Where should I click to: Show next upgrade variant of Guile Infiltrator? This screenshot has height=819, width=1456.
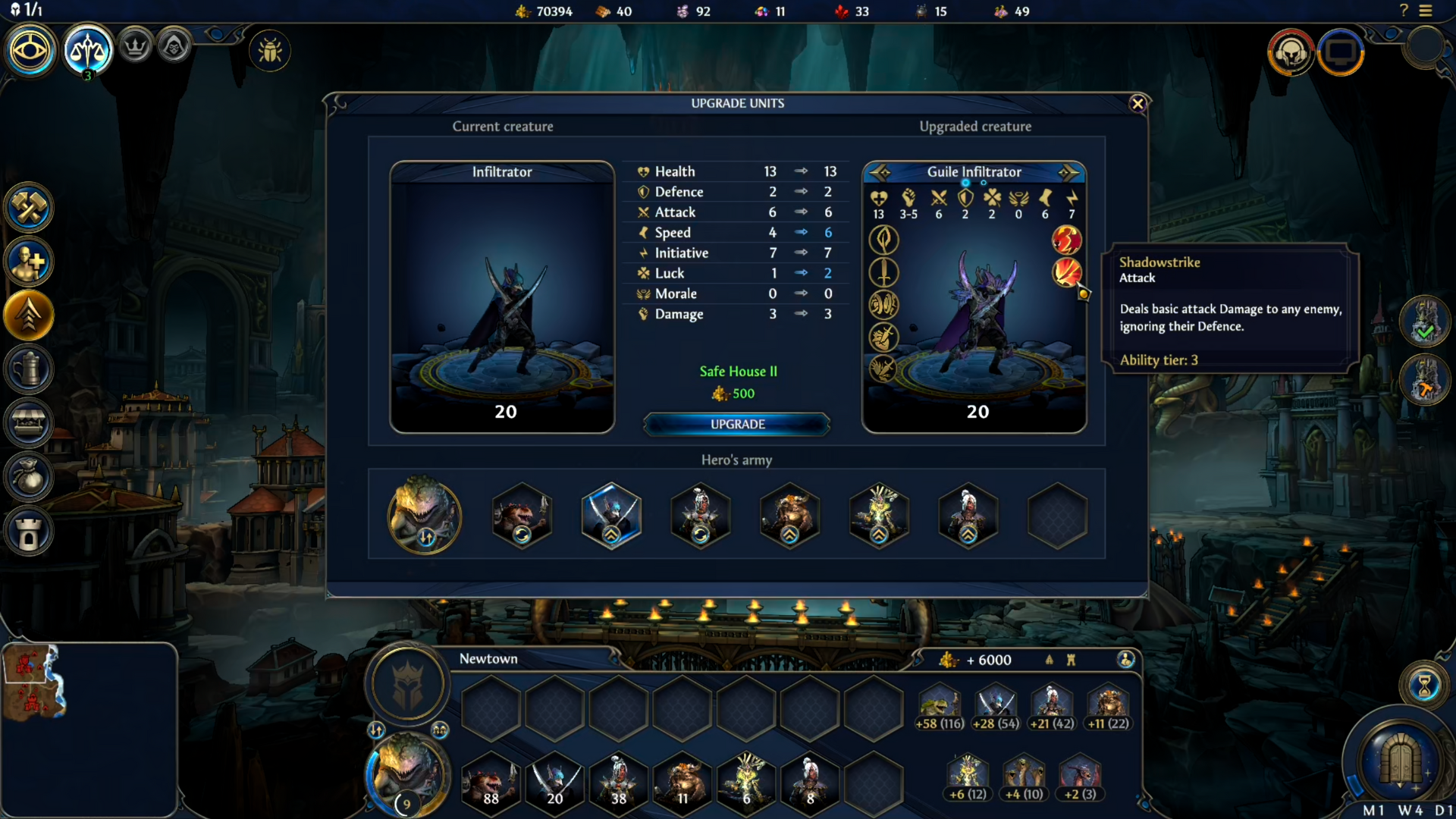click(x=1068, y=173)
